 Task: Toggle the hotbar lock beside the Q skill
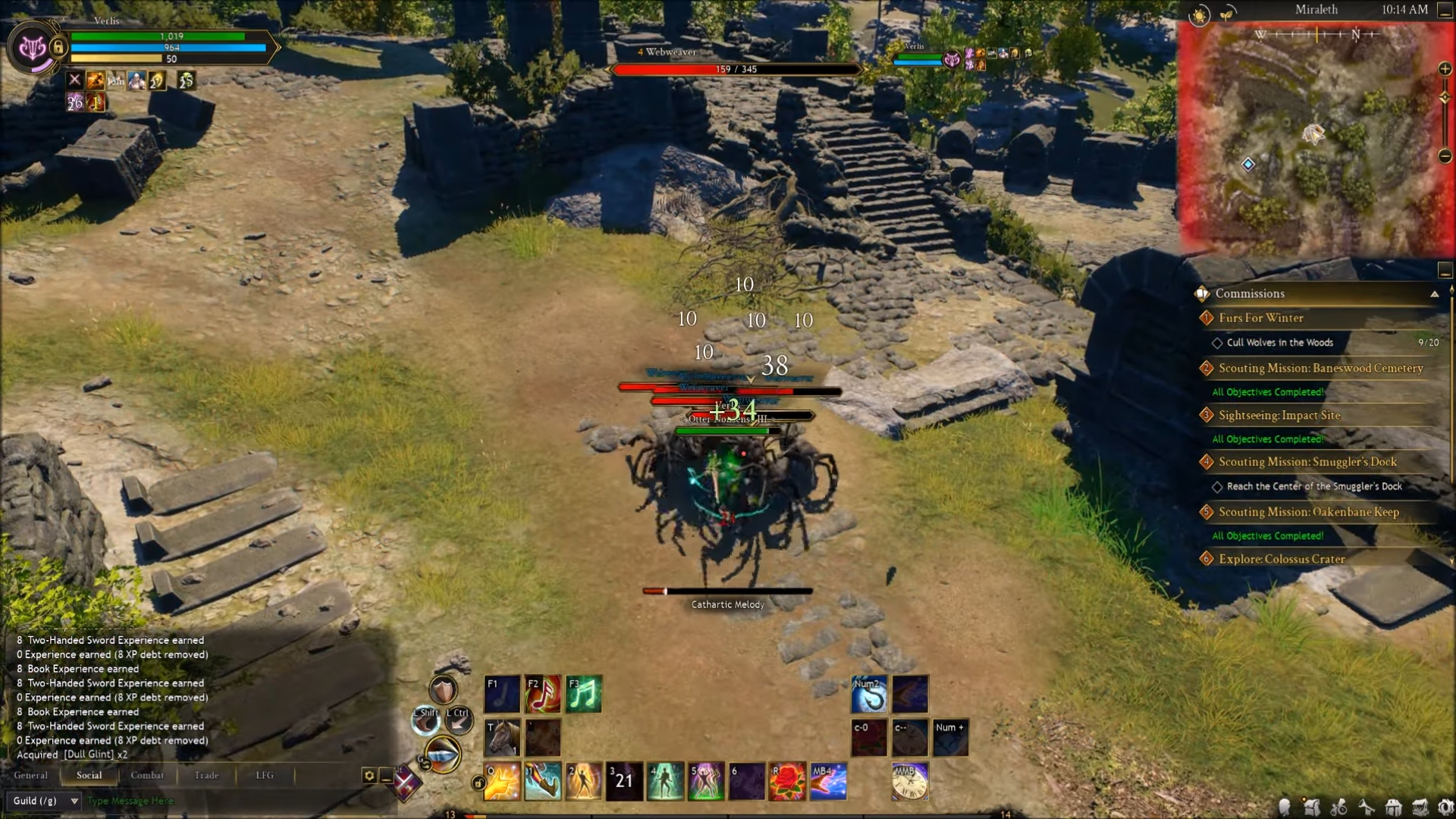click(479, 783)
